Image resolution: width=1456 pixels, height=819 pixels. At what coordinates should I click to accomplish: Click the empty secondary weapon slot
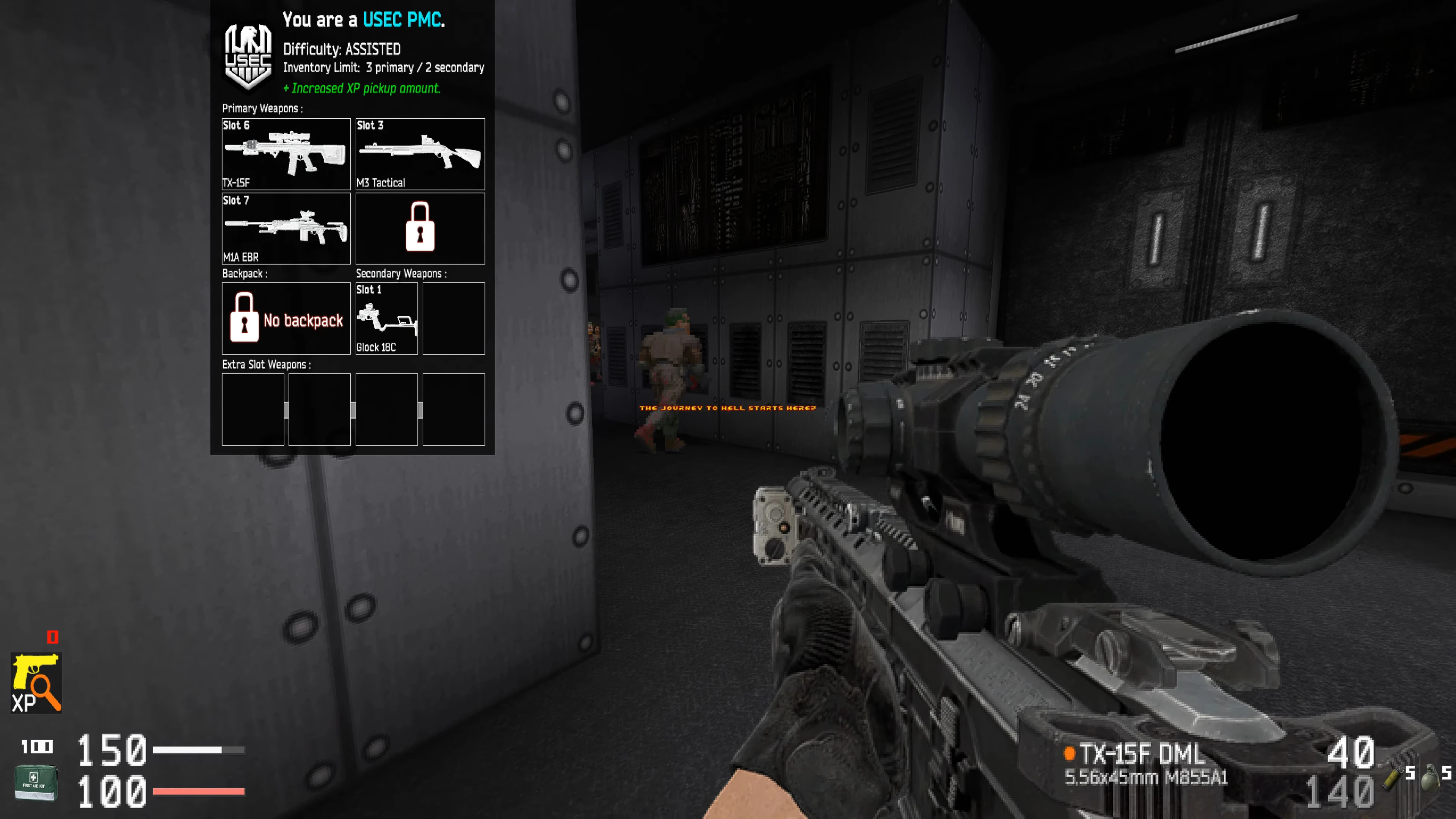click(454, 318)
